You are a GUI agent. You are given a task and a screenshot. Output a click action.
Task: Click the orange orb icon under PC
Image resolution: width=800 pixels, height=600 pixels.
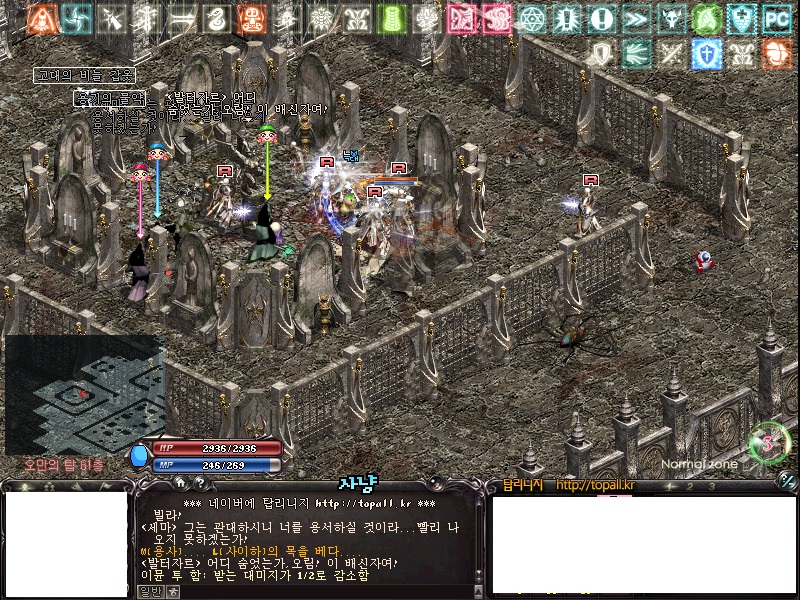(776, 53)
